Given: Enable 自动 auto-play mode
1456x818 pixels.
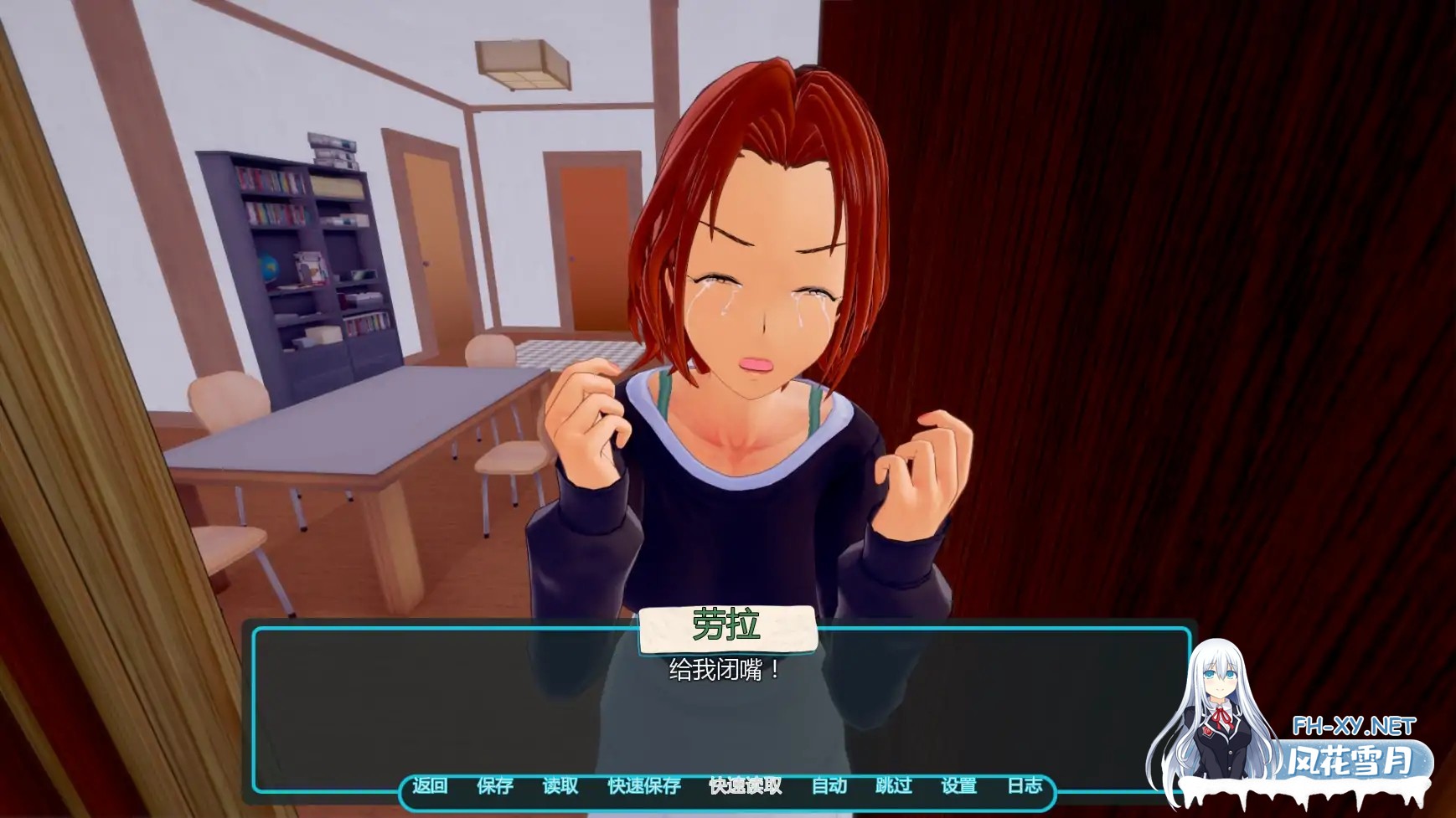Looking at the screenshot, I should pyautogui.click(x=829, y=786).
